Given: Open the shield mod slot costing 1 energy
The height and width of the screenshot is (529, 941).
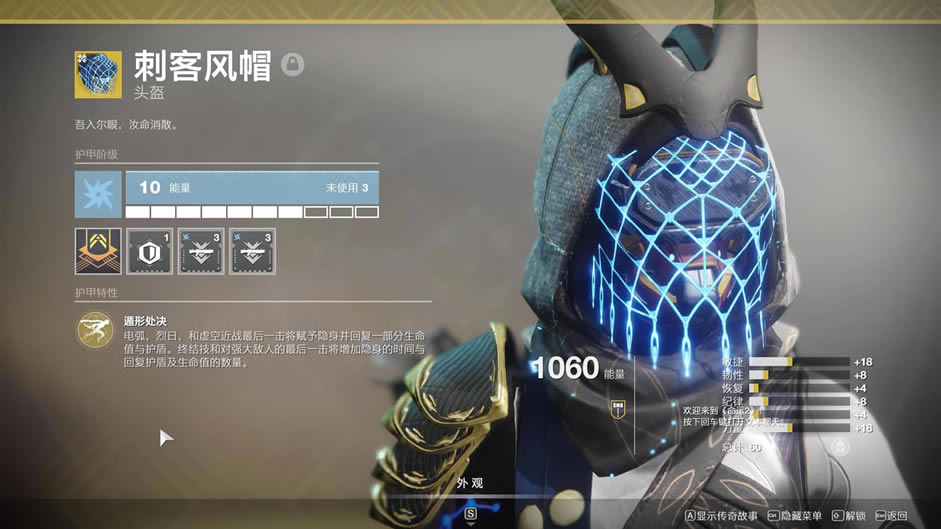Looking at the screenshot, I should pyautogui.click(x=150, y=251).
